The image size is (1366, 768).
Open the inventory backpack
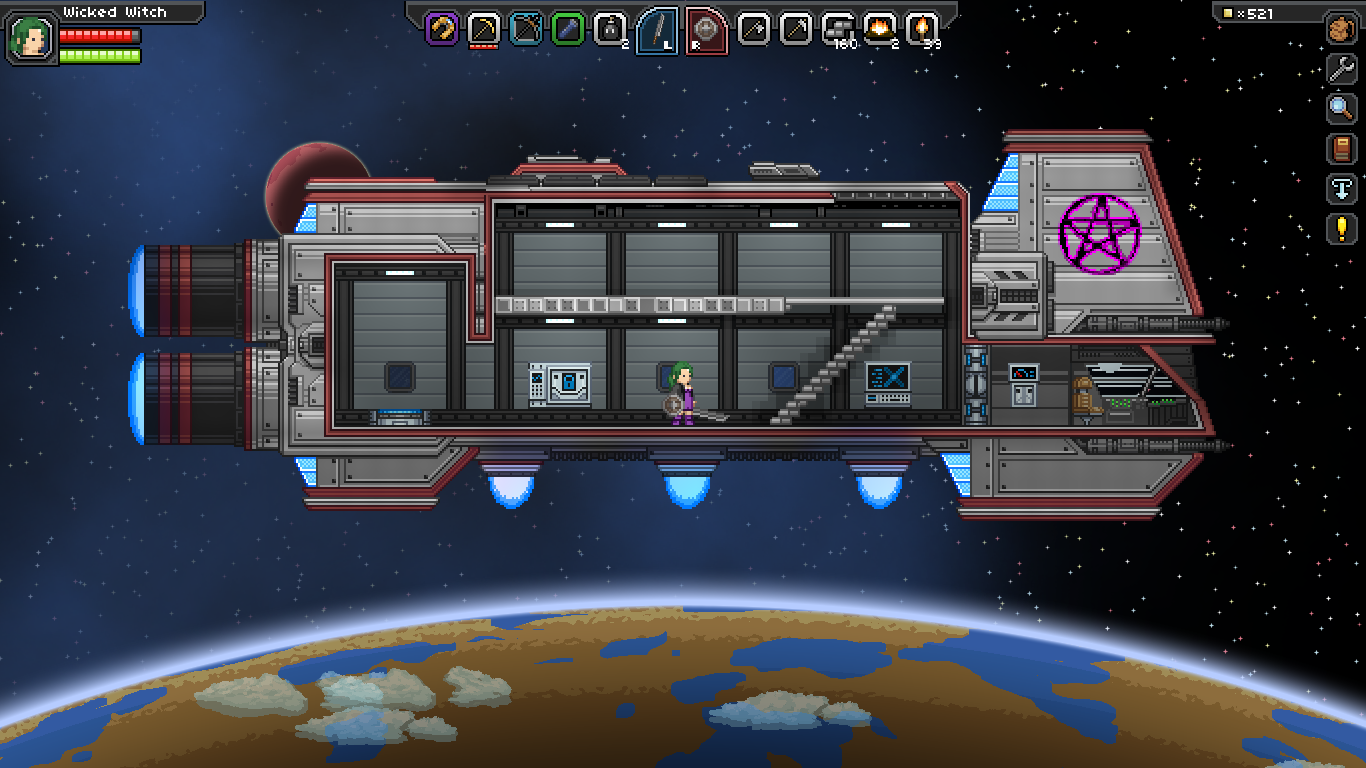[1343, 28]
